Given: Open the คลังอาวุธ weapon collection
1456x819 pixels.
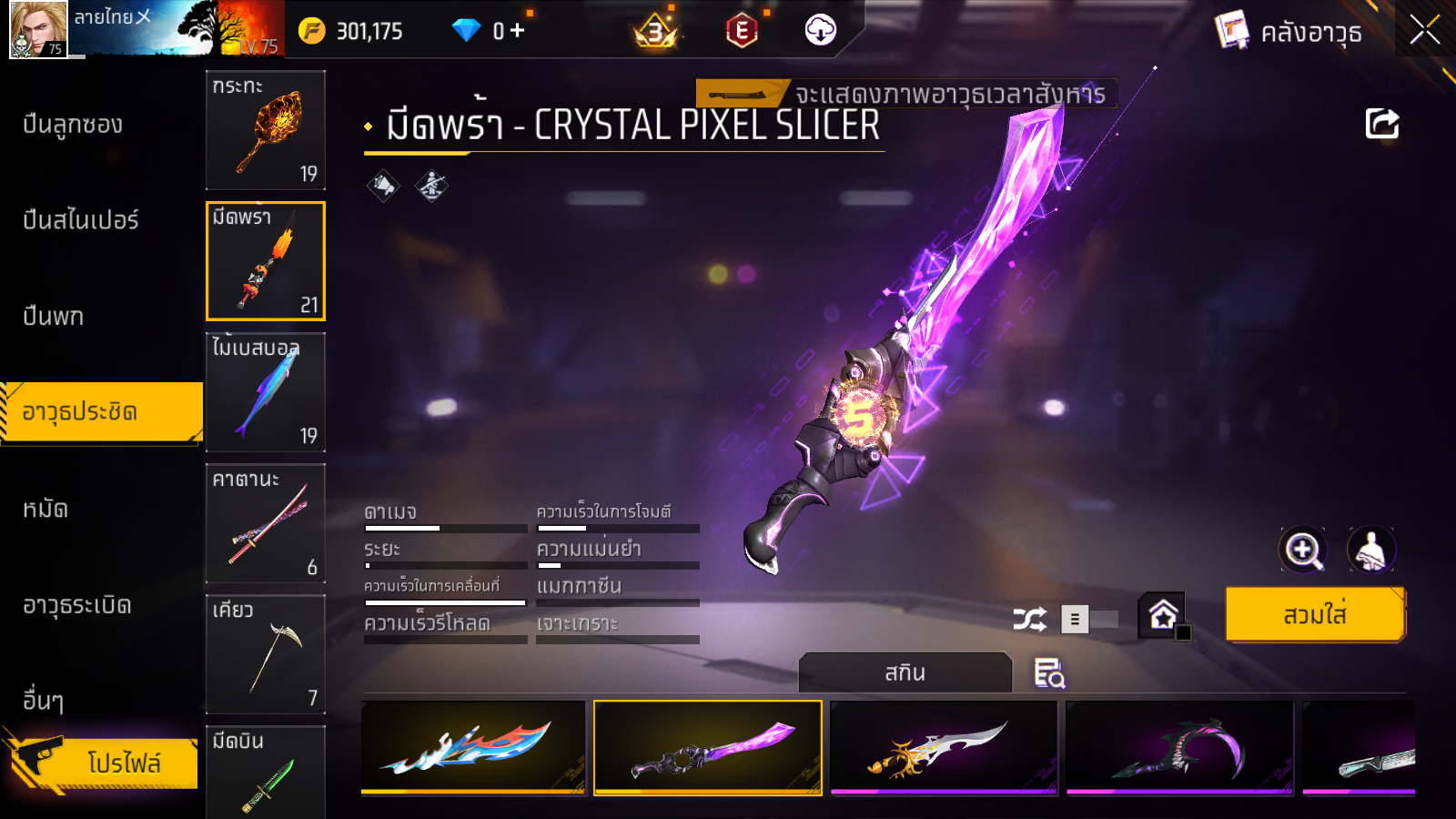Looking at the screenshot, I should [x=1290, y=32].
